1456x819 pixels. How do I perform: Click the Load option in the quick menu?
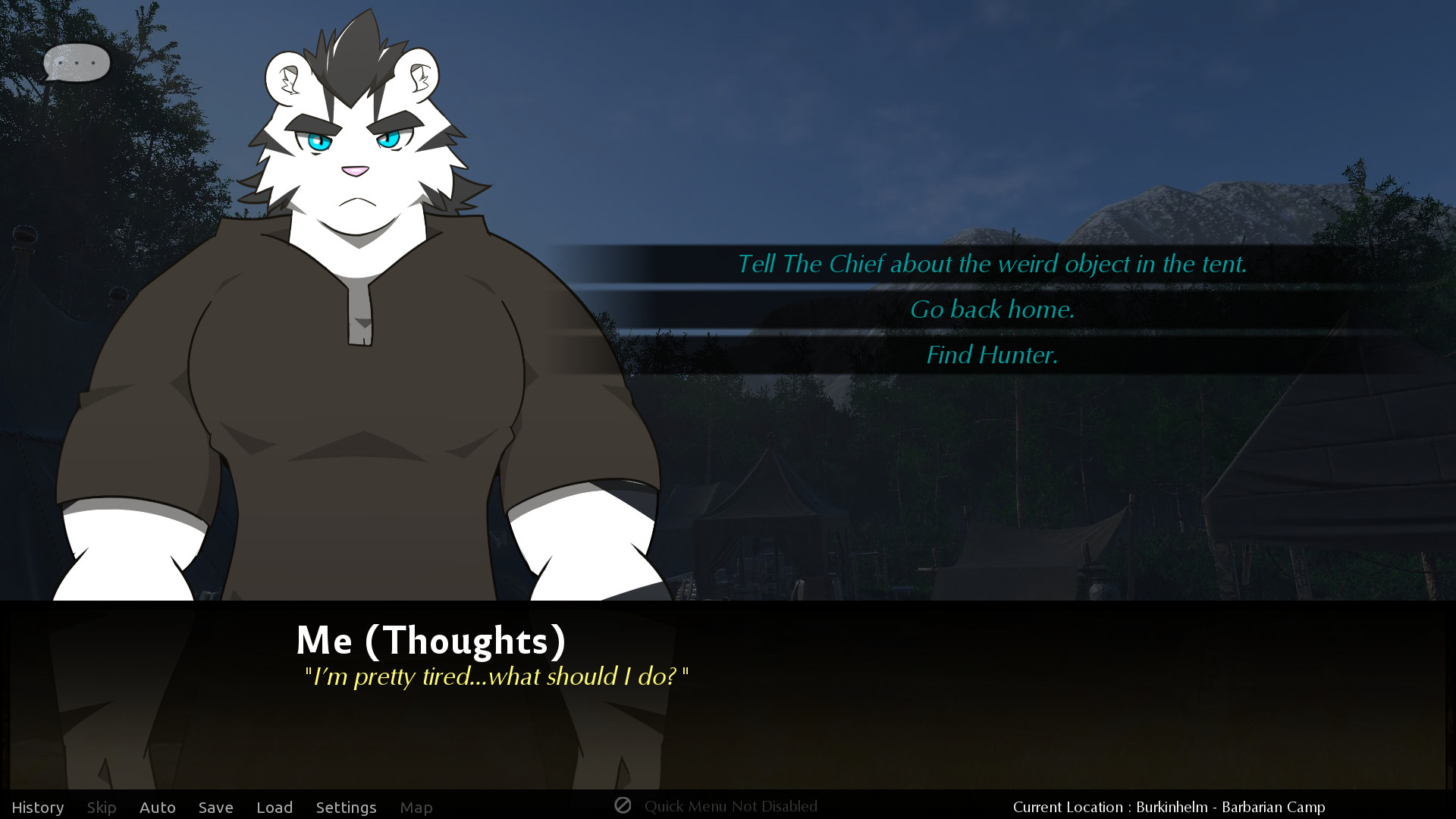coord(275,807)
